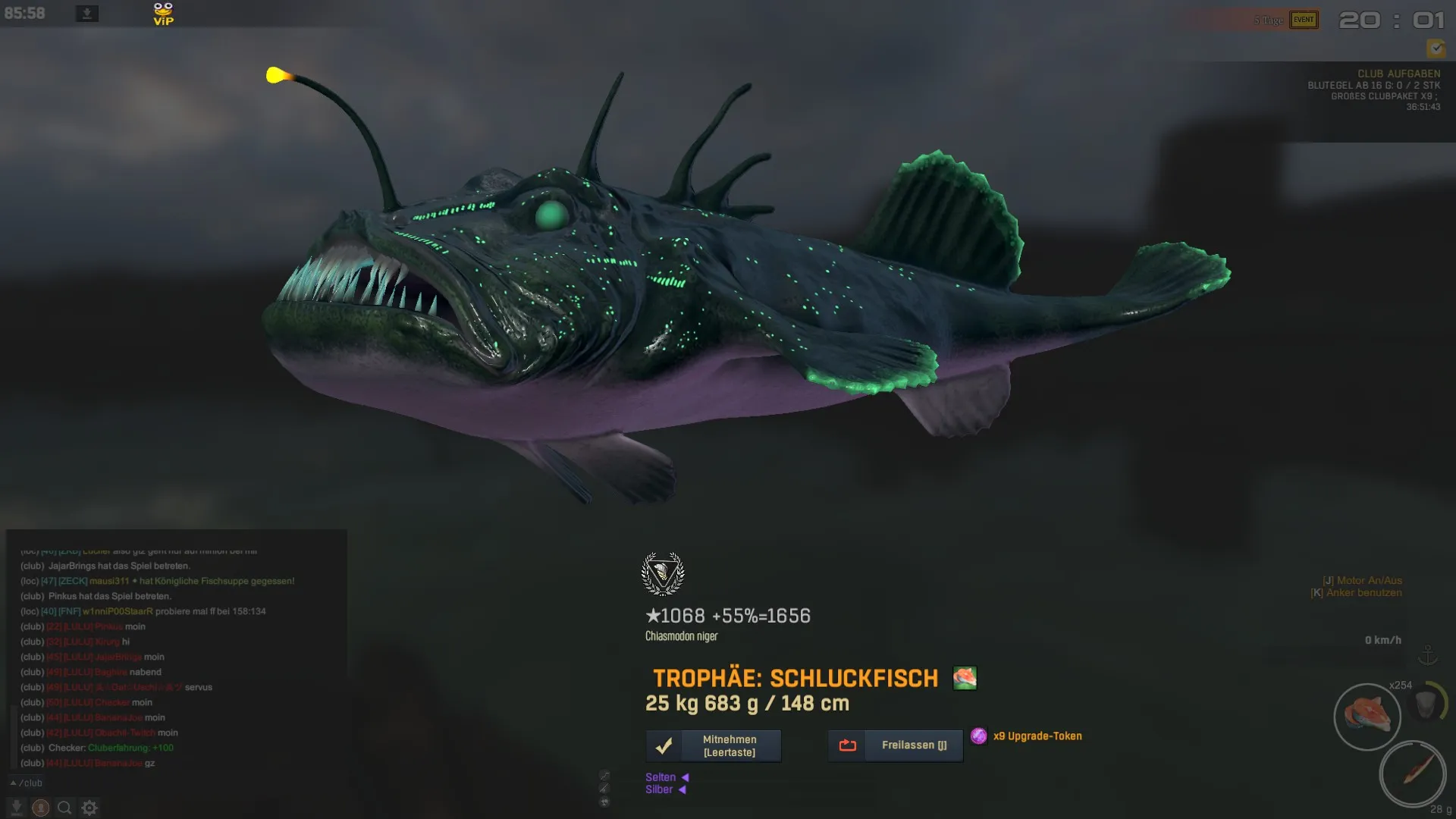The height and width of the screenshot is (819, 1456).
Task: Click the salmon icon beside trophy title
Action: coord(965,678)
